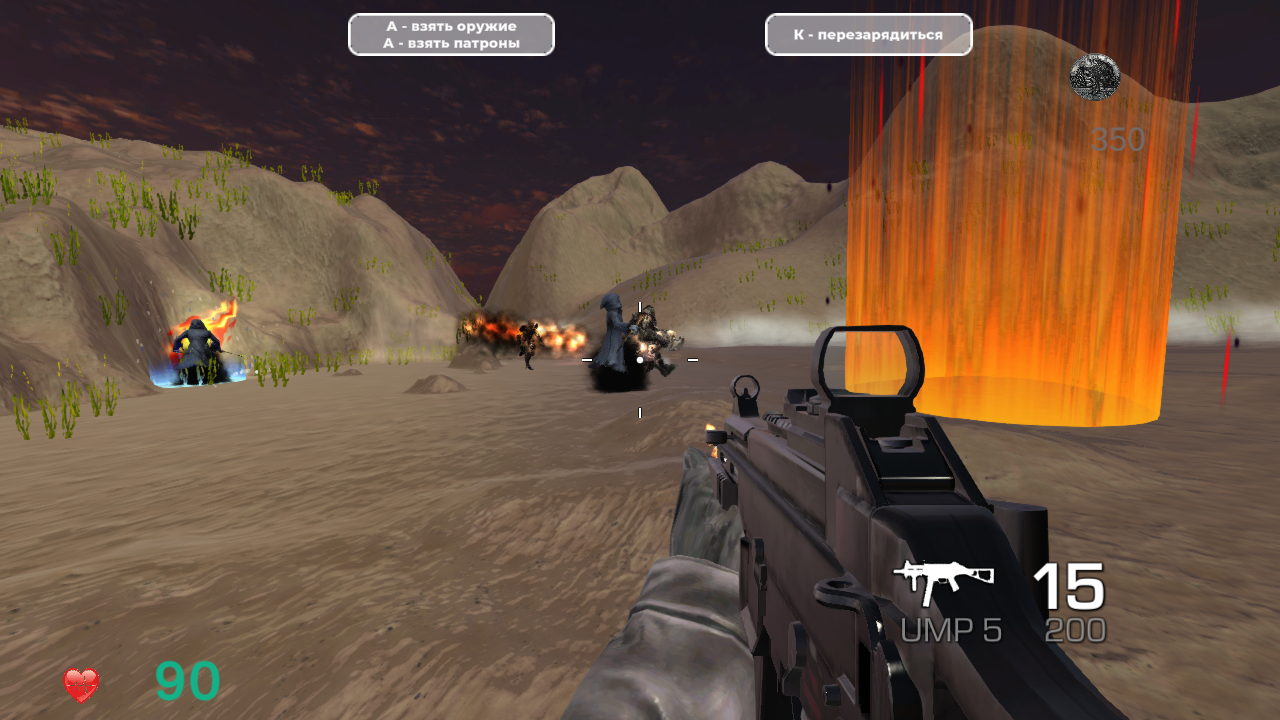Toggle the 'А - взять патроны' ammo prompt
The width and height of the screenshot is (1280, 720).
point(450,43)
